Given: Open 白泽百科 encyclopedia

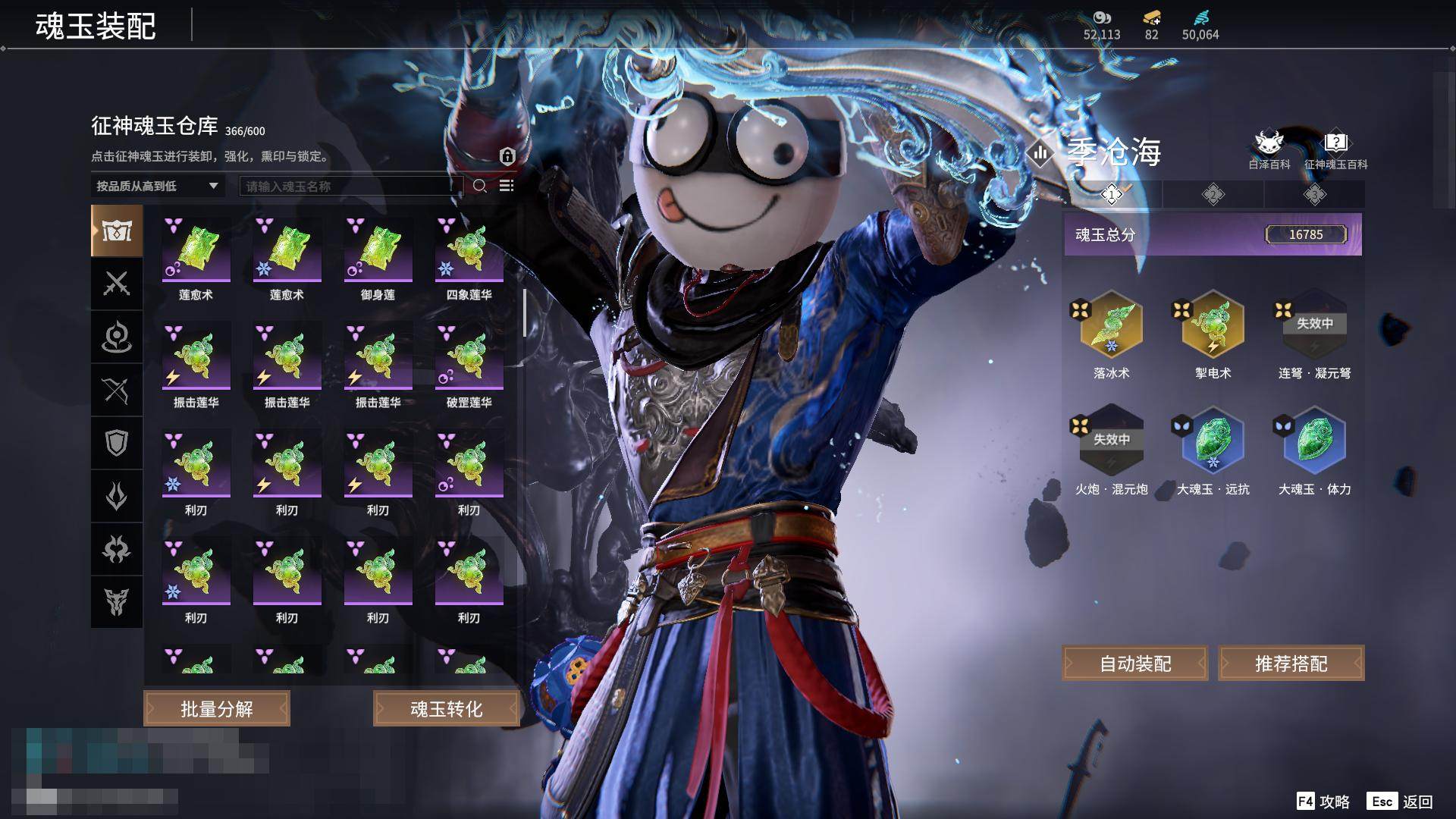Looking at the screenshot, I should pos(1269,149).
